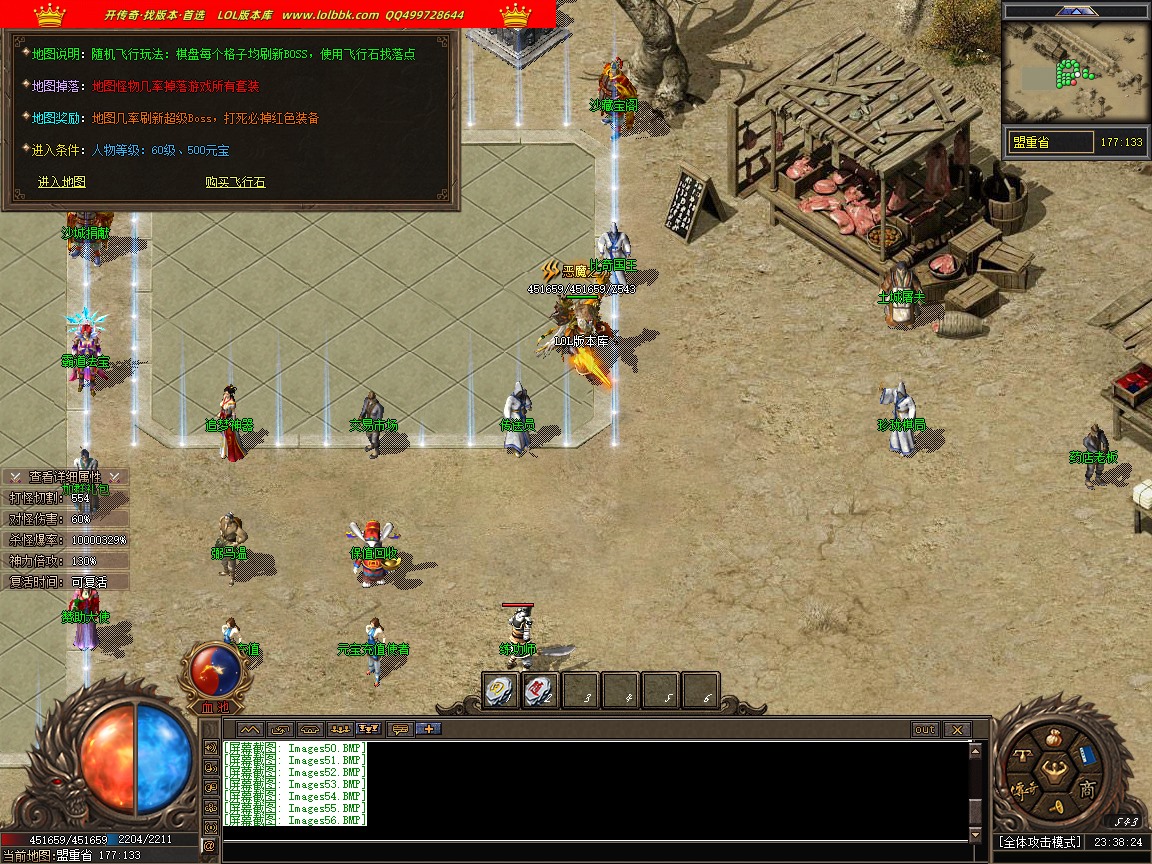The height and width of the screenshot is (864, 1152).
Task: Click the chat panel's out button
Action: pyautogui.click(x=925, y=730)
